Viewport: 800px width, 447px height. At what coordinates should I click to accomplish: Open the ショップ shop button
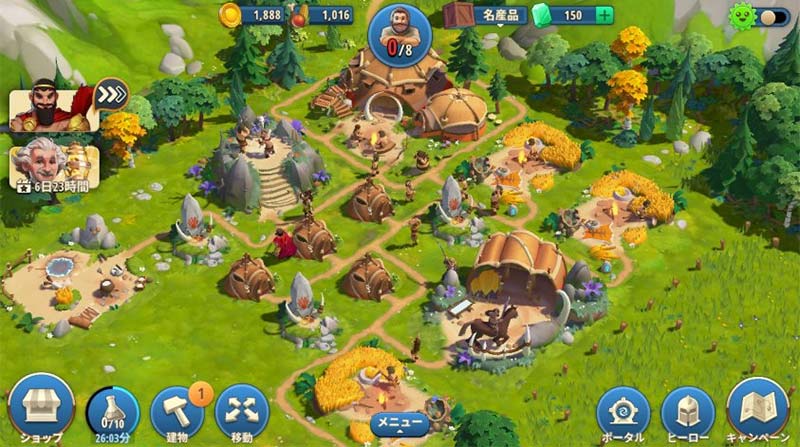tap(41, 405)
